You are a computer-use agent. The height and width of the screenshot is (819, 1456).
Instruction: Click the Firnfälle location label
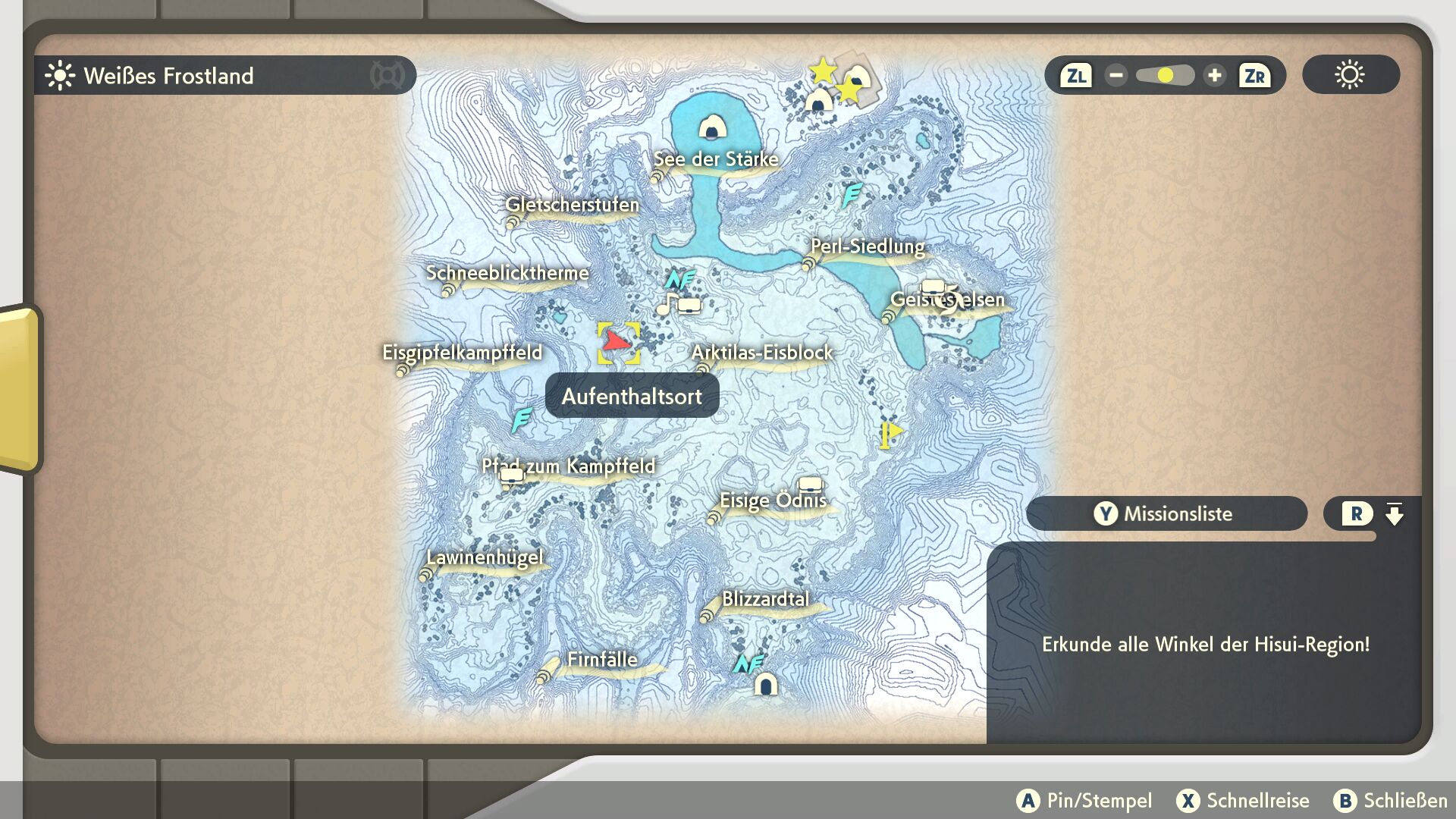602,660
